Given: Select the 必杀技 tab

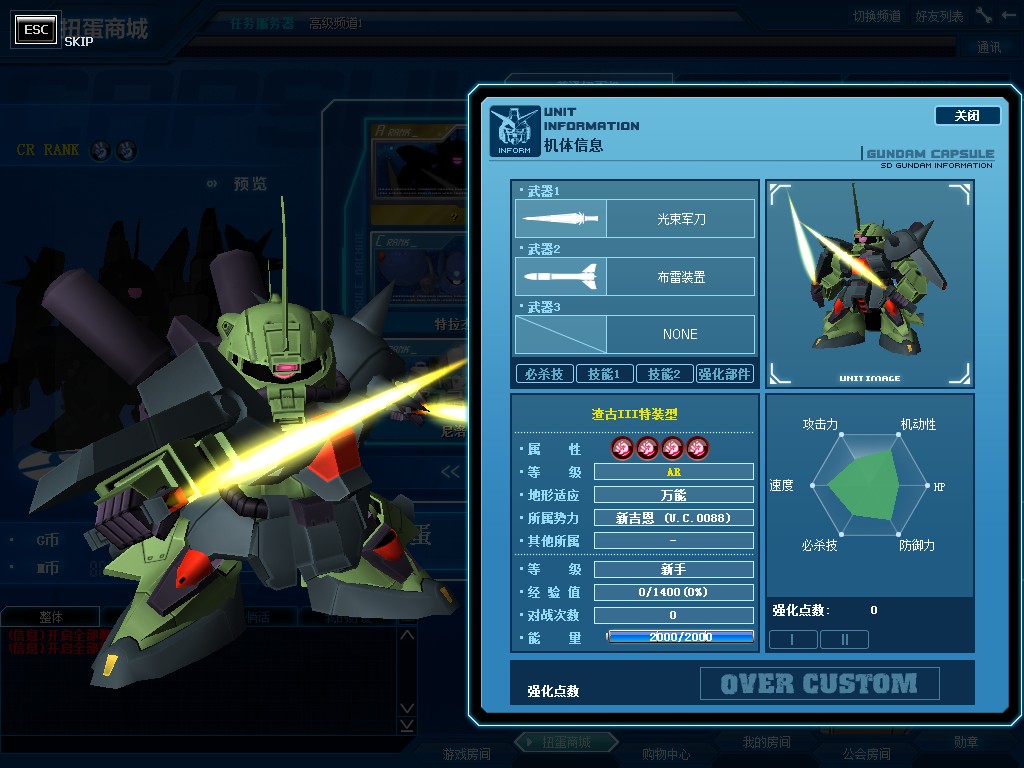Looking at the screenshot, I should tap(544, 374).
